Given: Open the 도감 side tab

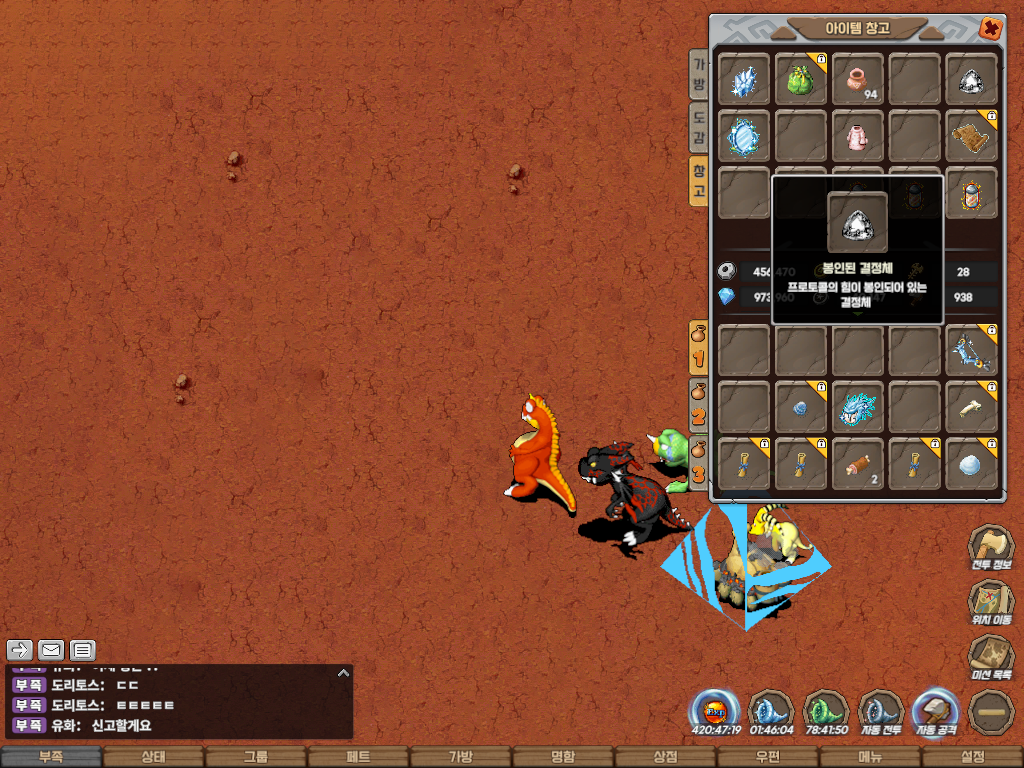Looking at the screenshot, I should [x=699, y=129].
